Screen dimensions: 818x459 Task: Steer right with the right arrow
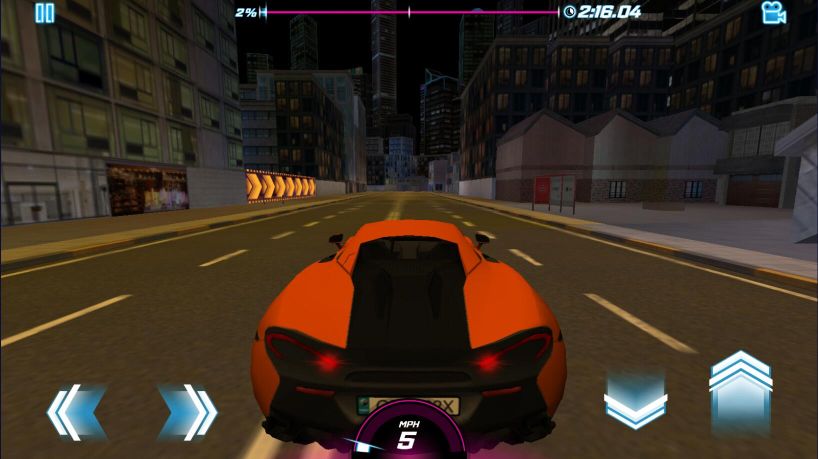click(188, 410)
